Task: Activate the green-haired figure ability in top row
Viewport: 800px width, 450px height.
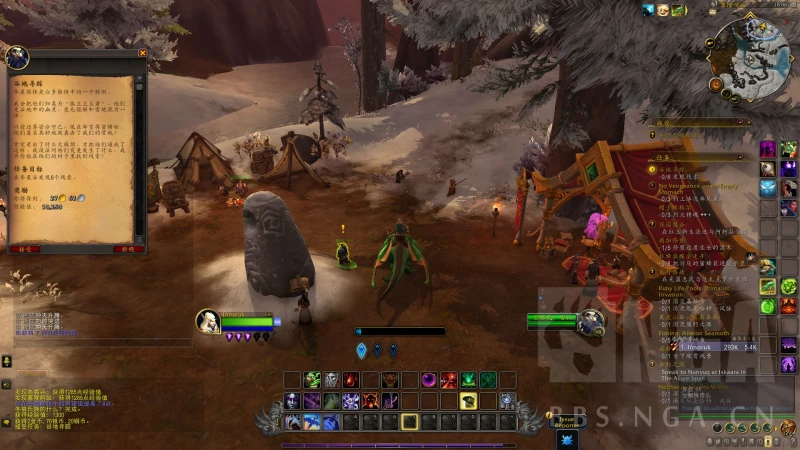Action: 312,380
